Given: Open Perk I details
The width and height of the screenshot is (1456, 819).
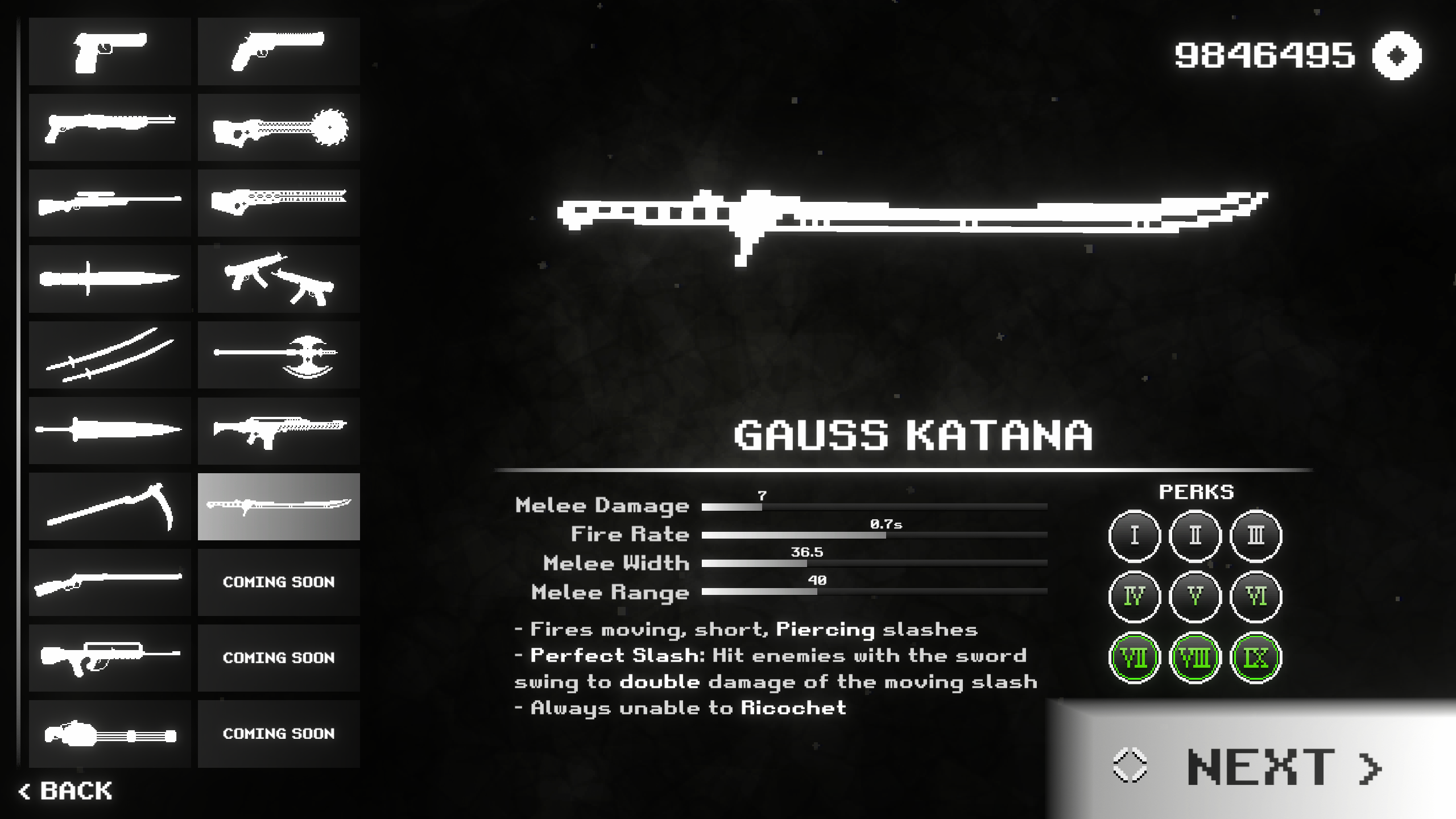Looking at the screenshot, I should [x=1134, y=535].
